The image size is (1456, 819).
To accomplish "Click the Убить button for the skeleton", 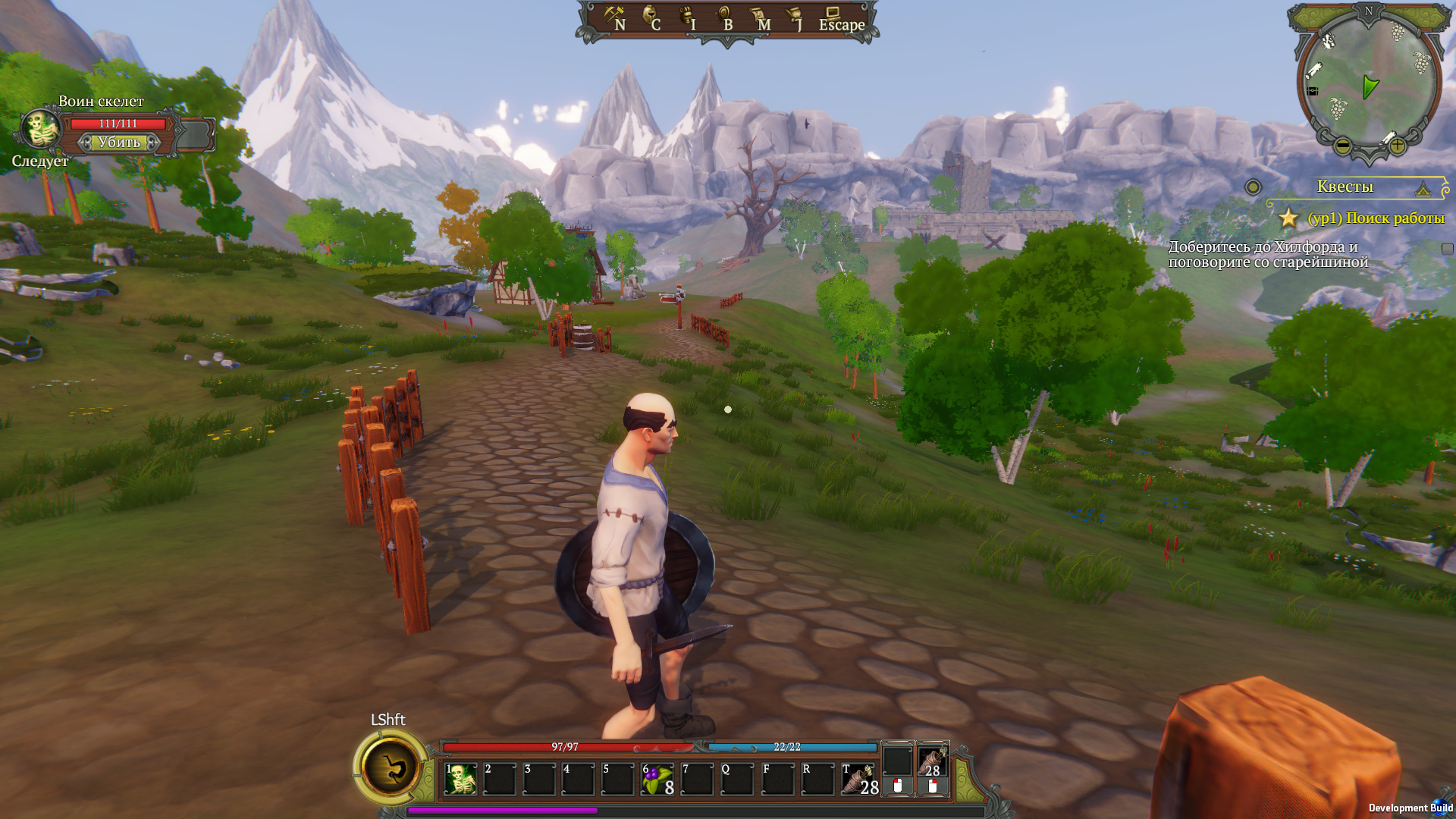I will (x=119, y=143).
